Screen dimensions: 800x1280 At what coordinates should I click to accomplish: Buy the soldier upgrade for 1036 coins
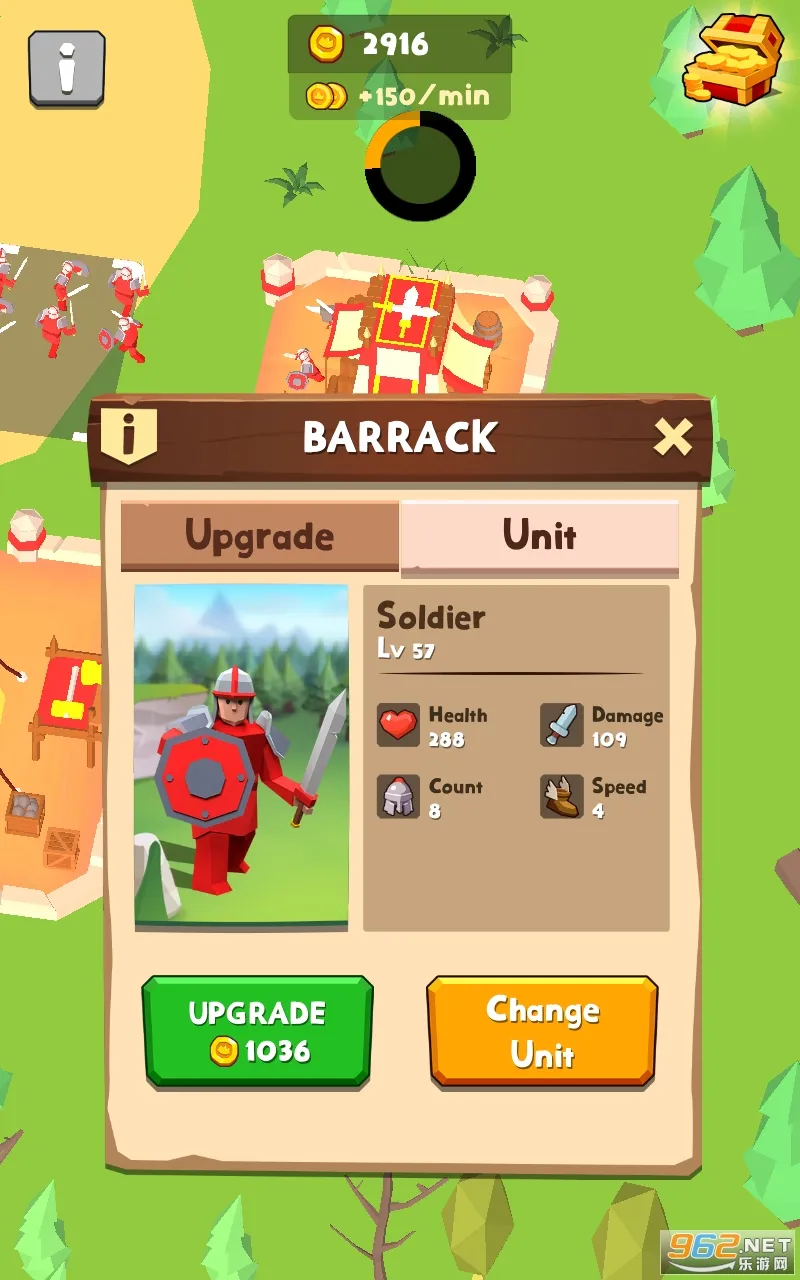tap(257, 1031)
